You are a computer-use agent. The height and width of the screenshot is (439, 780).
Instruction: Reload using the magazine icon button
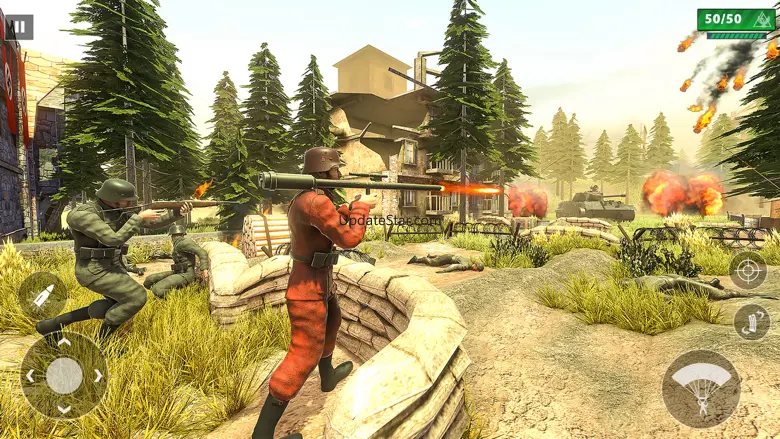click(751, 322)
